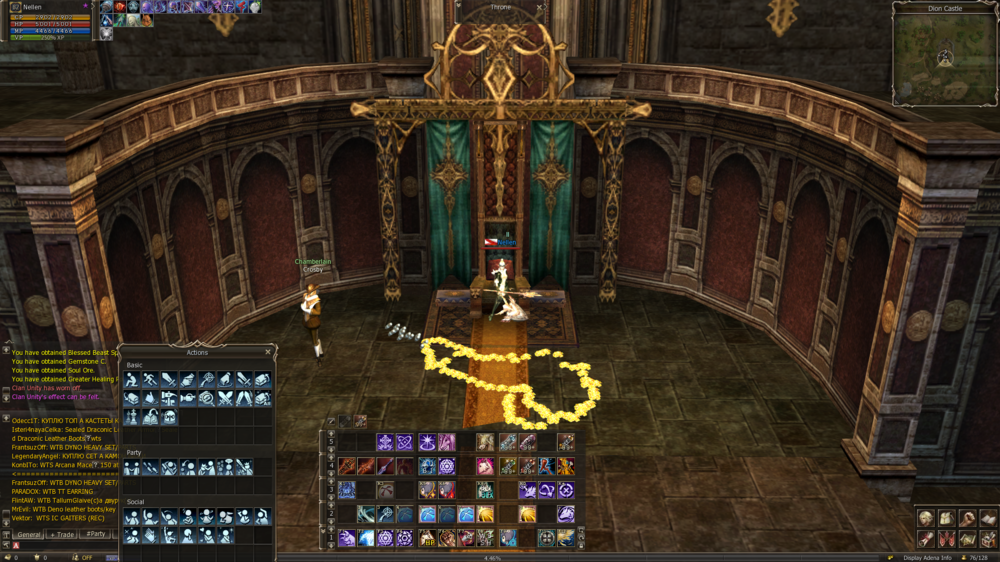Activate the pink horse mount skill icon
Image resolution: width=1000 pixels, height=562 pixels.
pos(485,466)
